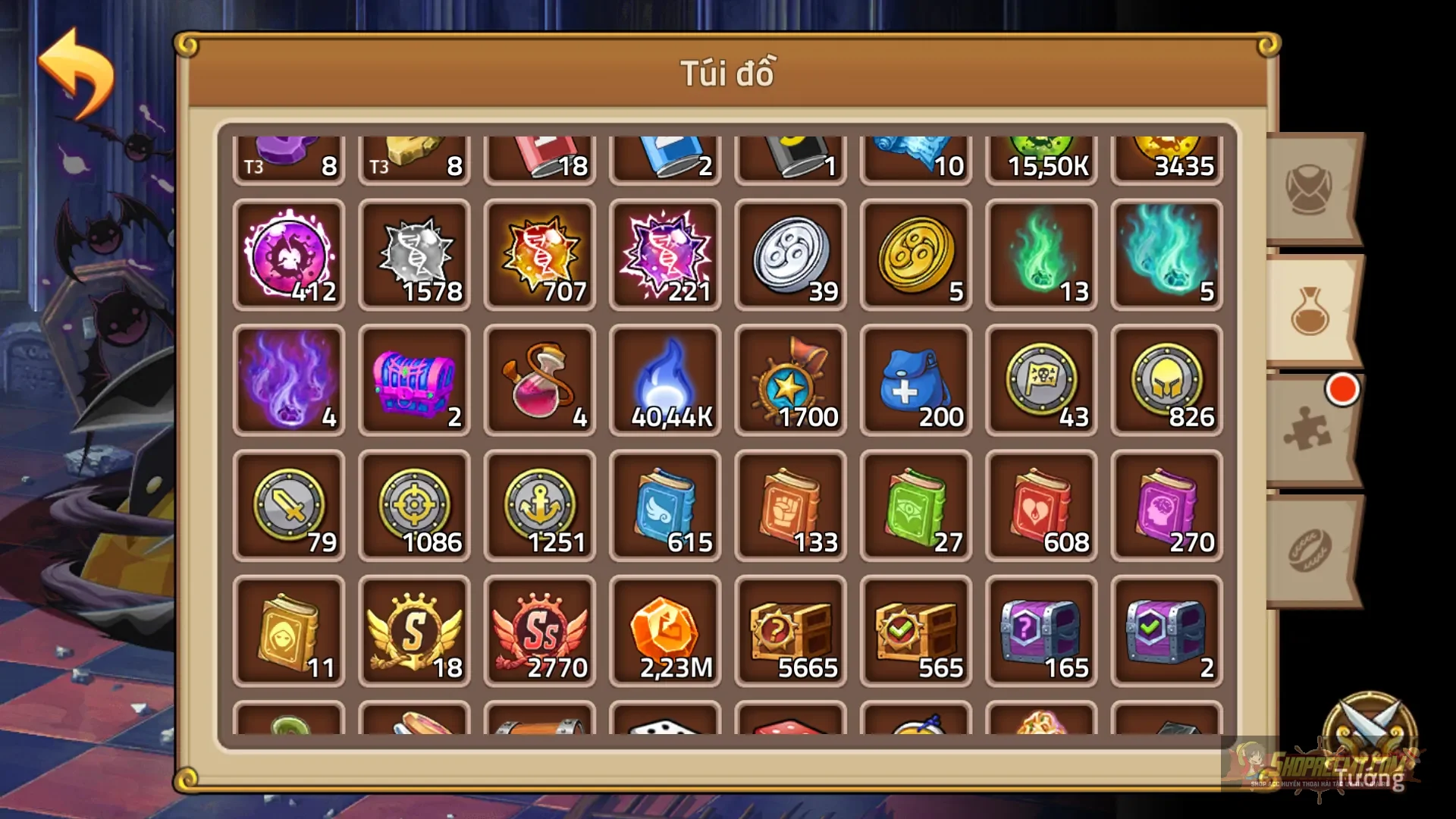Select the gold coin item showing 5
1456x819 pixels.
click(x=915, y=256)
